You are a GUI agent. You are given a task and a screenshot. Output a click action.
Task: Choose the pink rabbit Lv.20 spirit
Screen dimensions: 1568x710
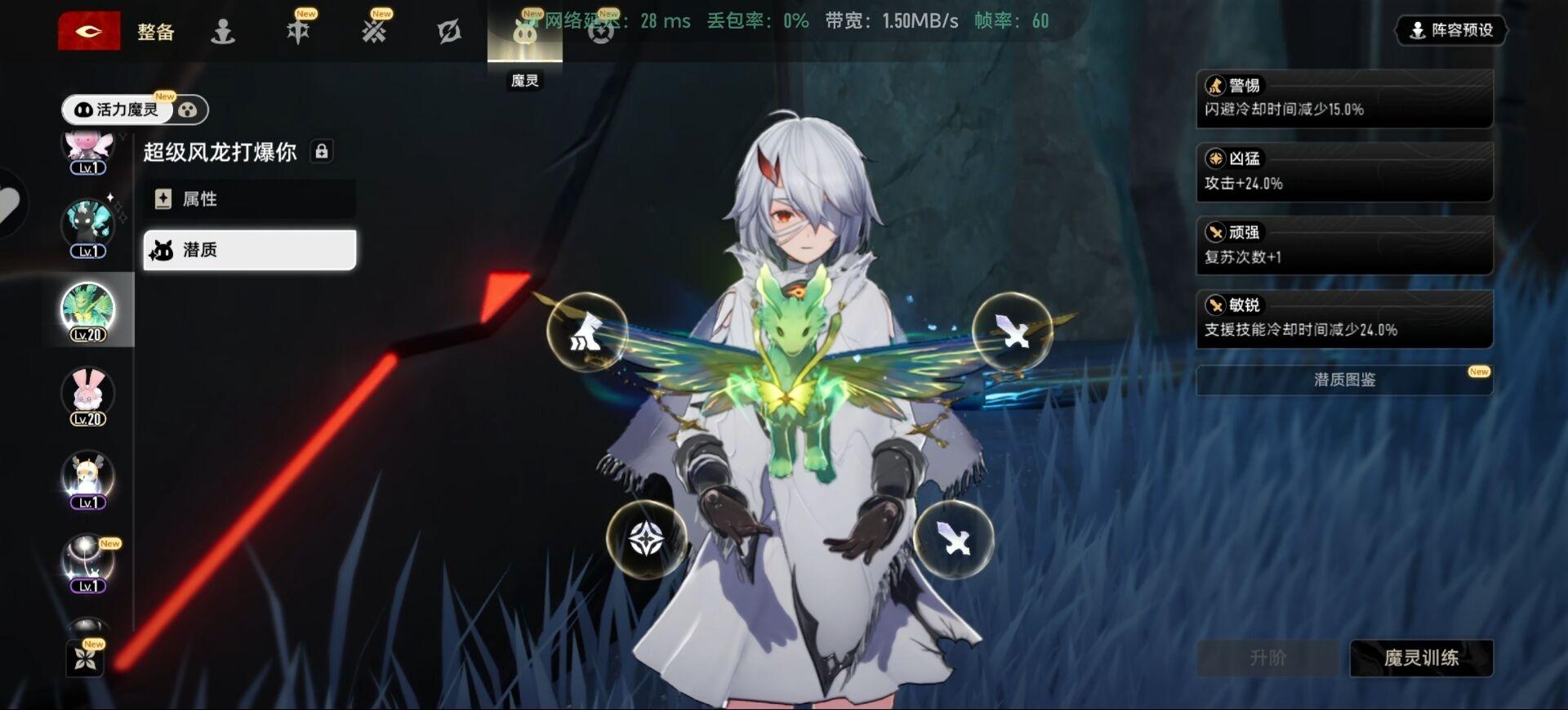pyautogui.click(x=88, y=395)
